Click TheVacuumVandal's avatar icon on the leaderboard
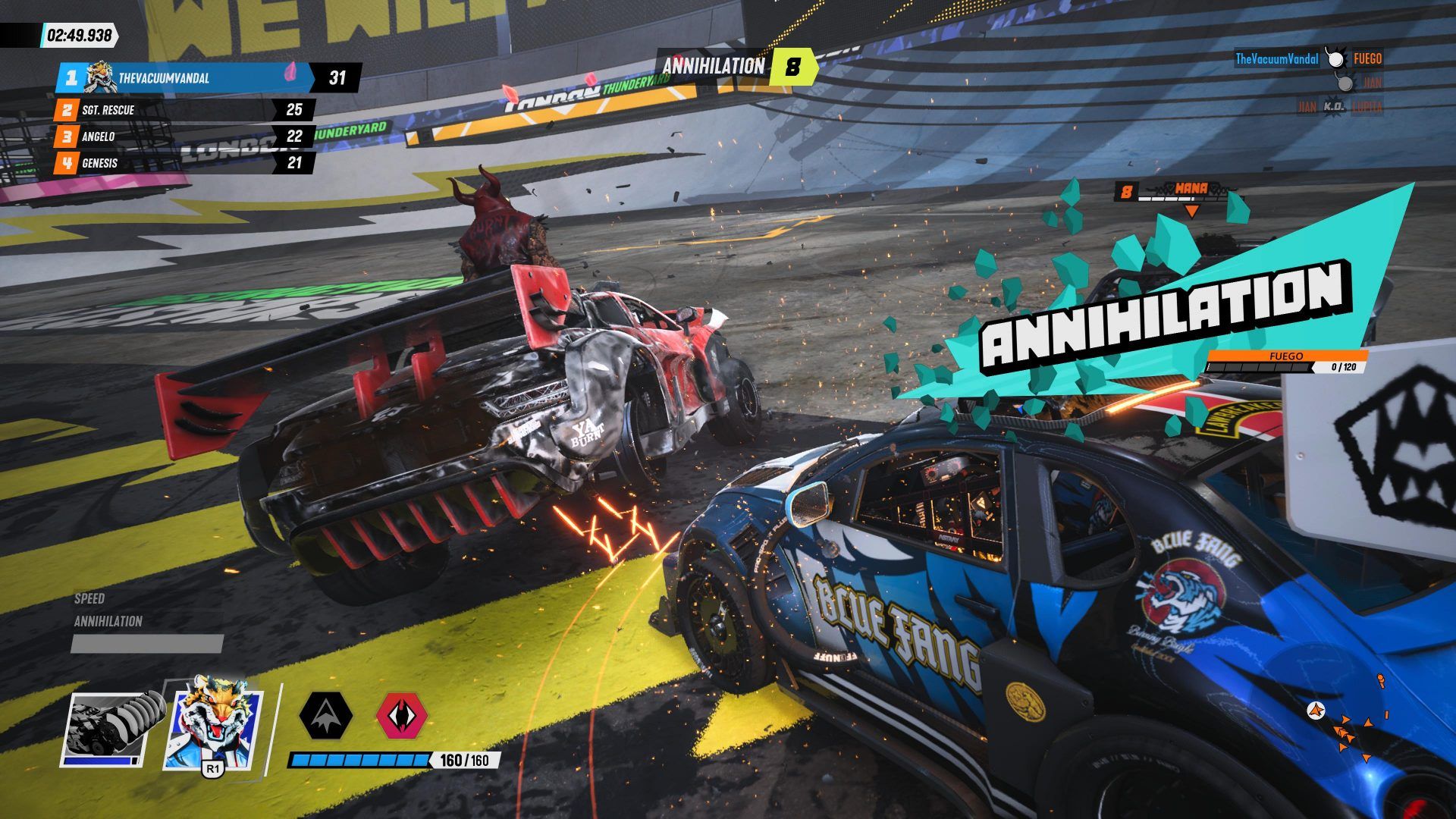Image resolution: width=1456 pixels, height=819 pixels. click(99, 76)
